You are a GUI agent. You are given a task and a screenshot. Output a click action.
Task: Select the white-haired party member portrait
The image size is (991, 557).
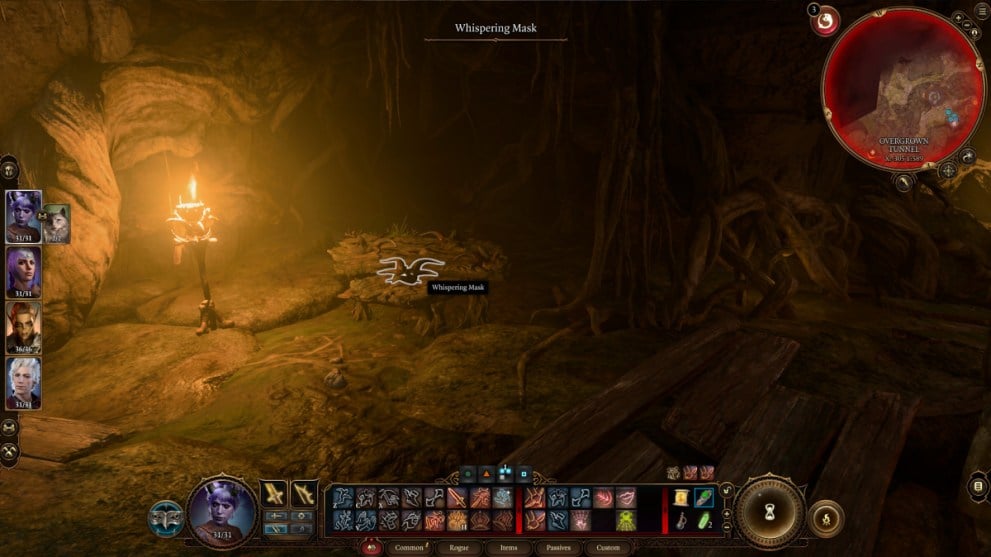[23, 381]
